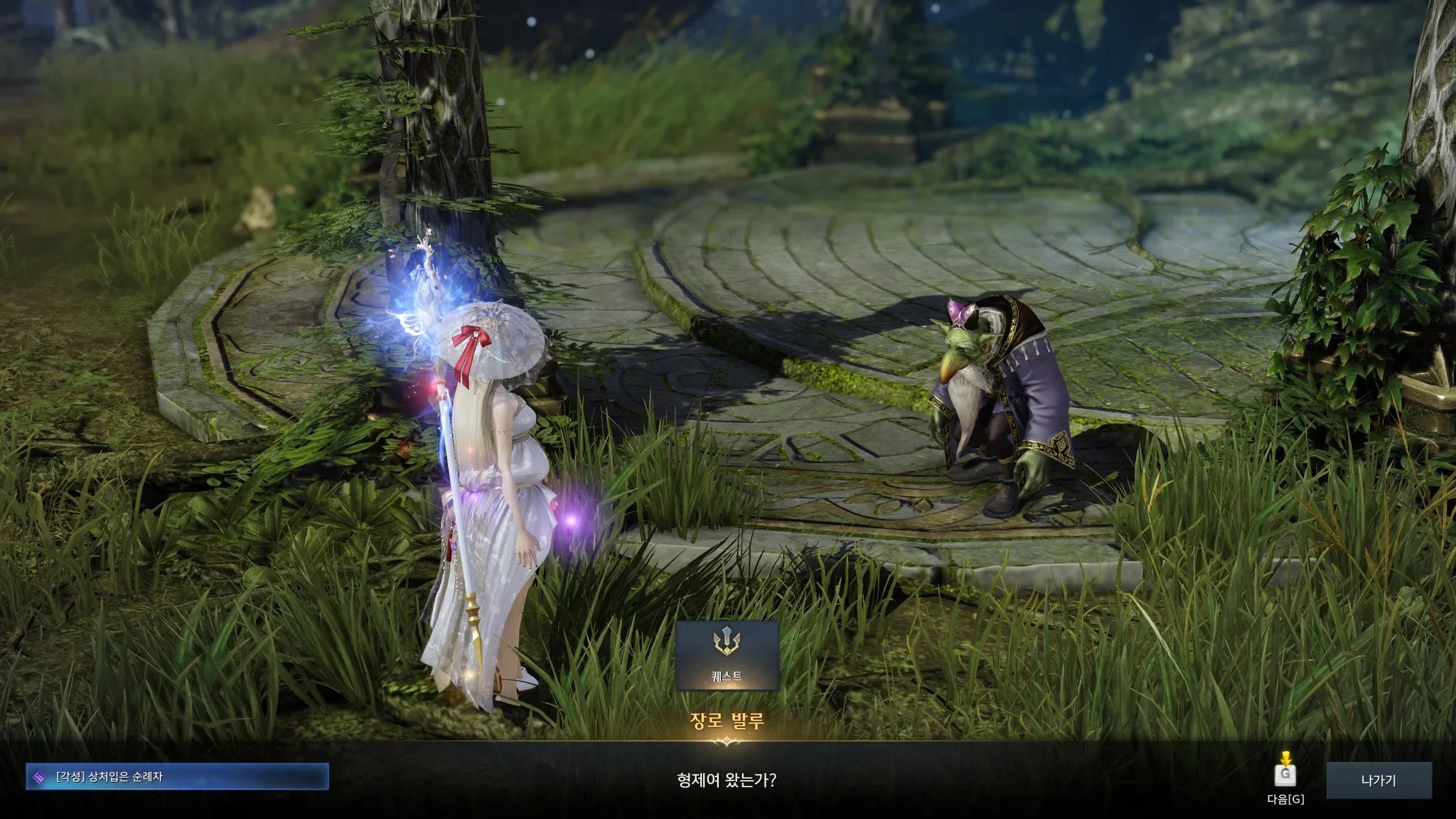The height and width of the screenshot is (819, 1456).
Task: Choose the 퀘스트 quest dialogue option
Action: (727, 655)
